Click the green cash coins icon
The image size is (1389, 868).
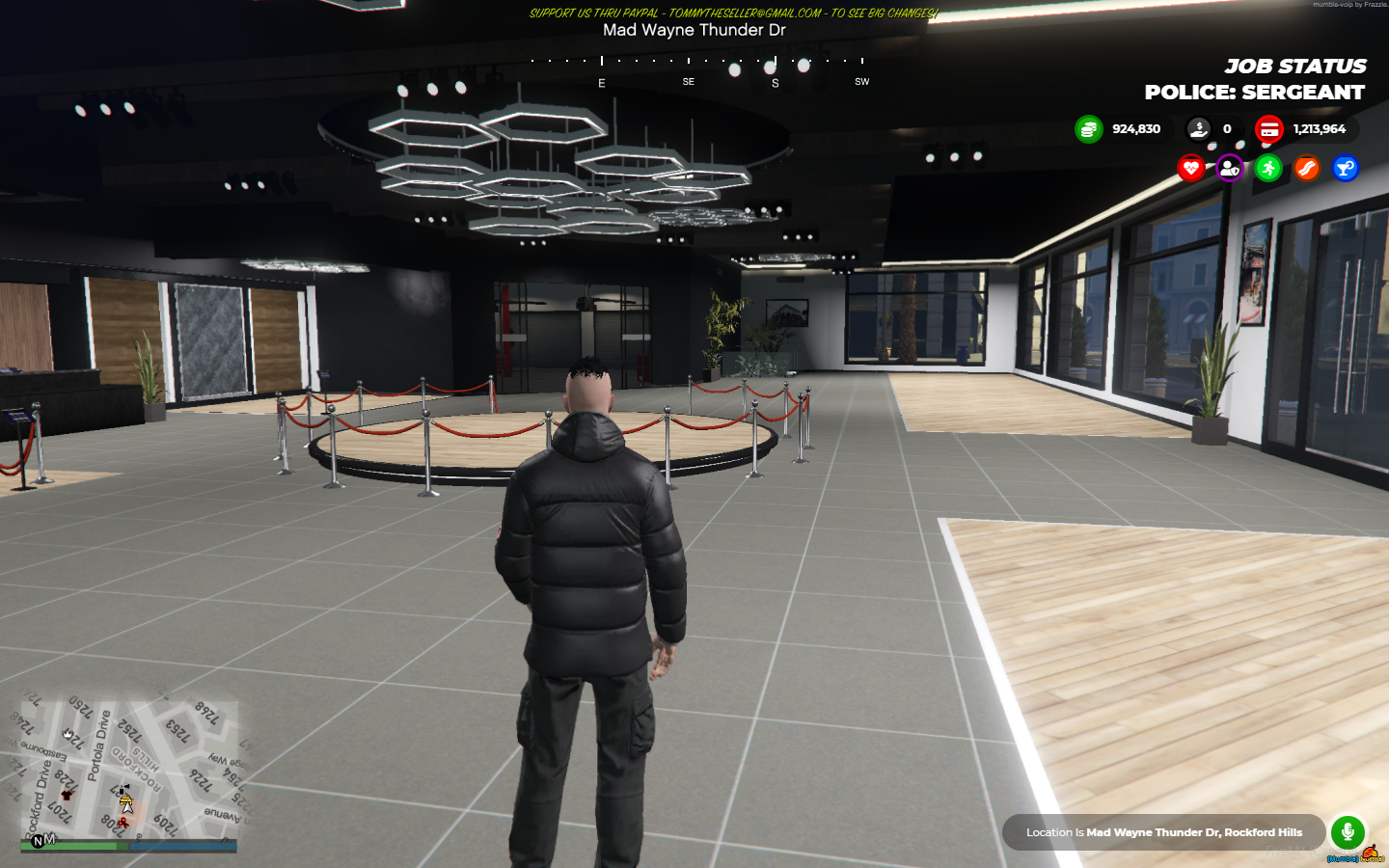coord(1088,129)
